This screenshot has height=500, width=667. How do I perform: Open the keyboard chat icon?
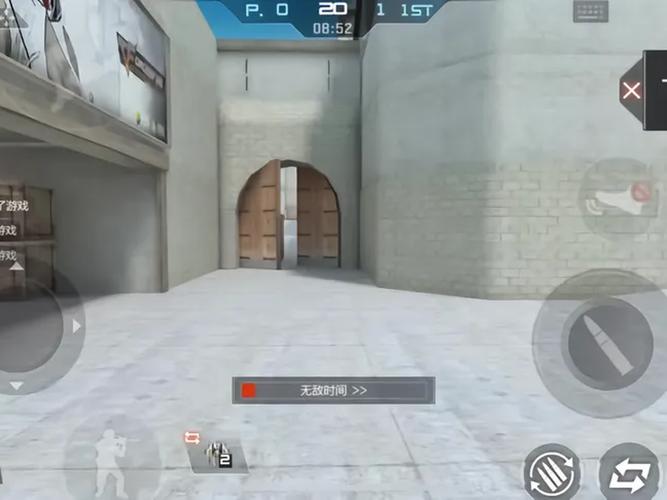590,11
